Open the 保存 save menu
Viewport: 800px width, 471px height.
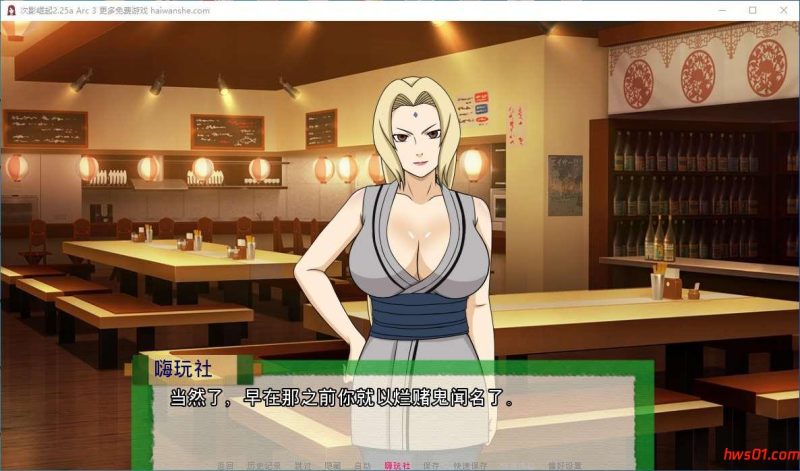pyautogui.click(x=432, y=466)
